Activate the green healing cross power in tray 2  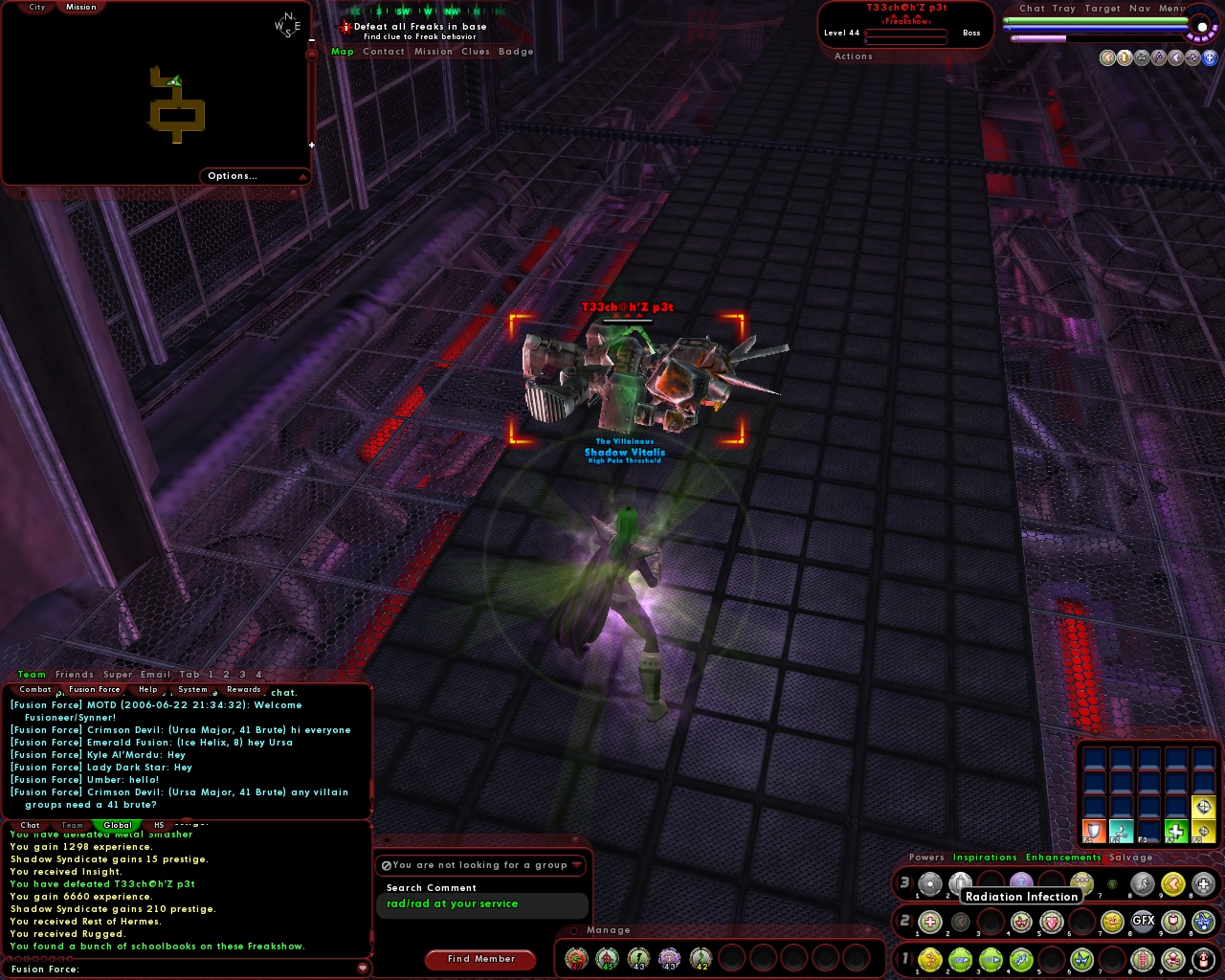[929, 921]
